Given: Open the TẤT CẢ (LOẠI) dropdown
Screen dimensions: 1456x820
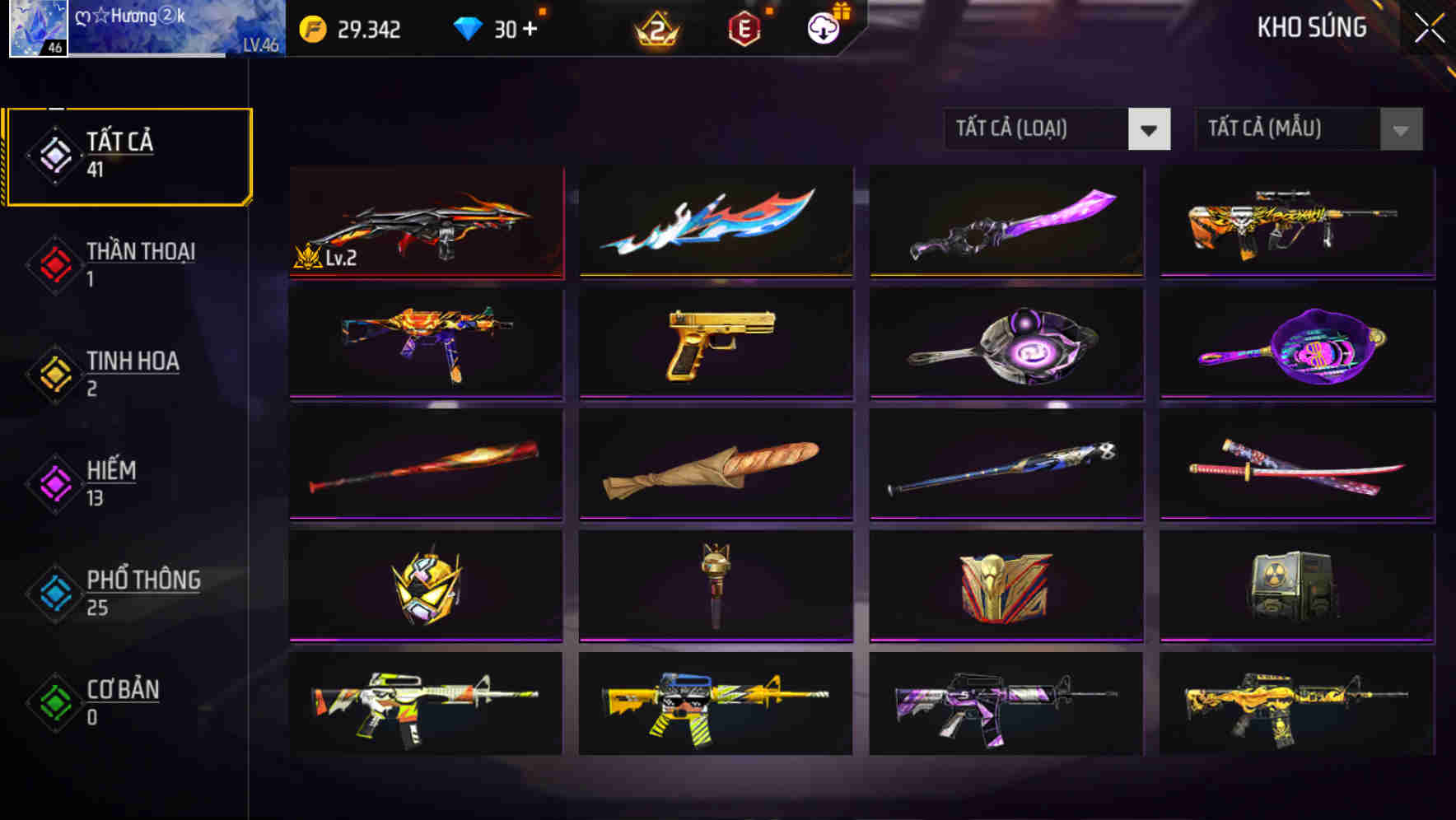Looking at the screenshot, I should point(1057,129).
